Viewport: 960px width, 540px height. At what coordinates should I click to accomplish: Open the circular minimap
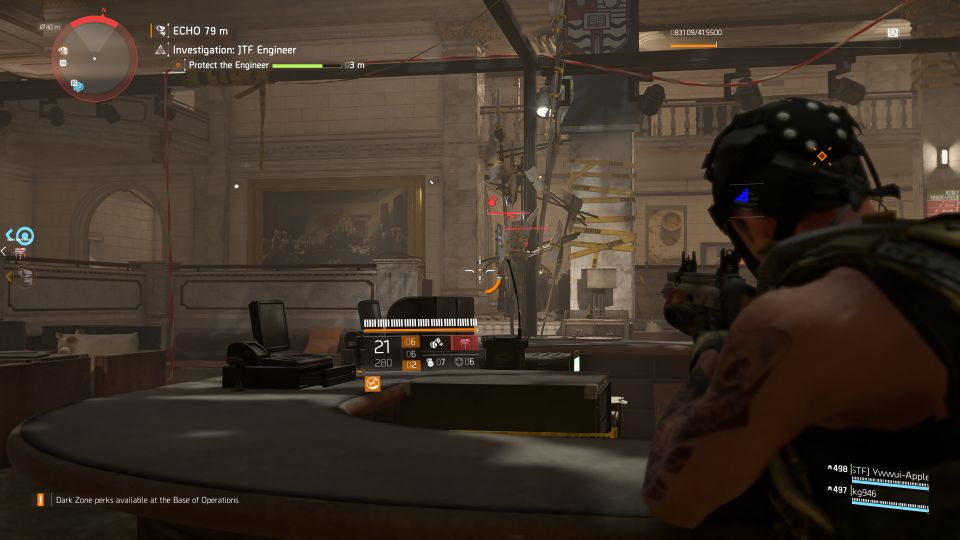94,57
